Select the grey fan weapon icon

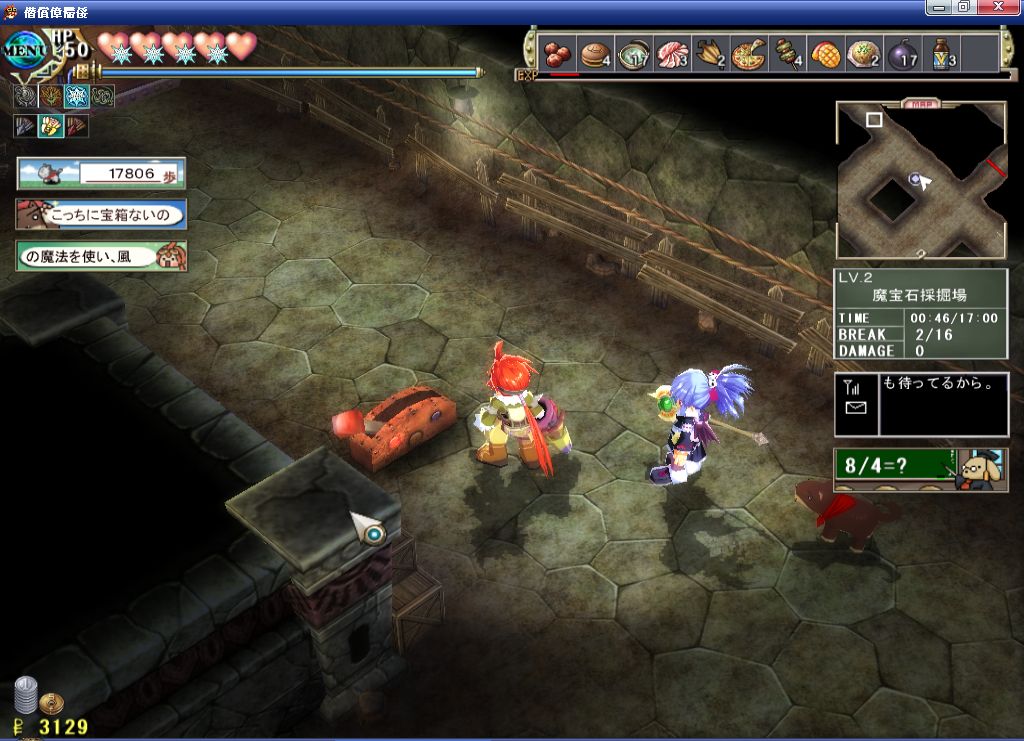(x=25, y=126)
